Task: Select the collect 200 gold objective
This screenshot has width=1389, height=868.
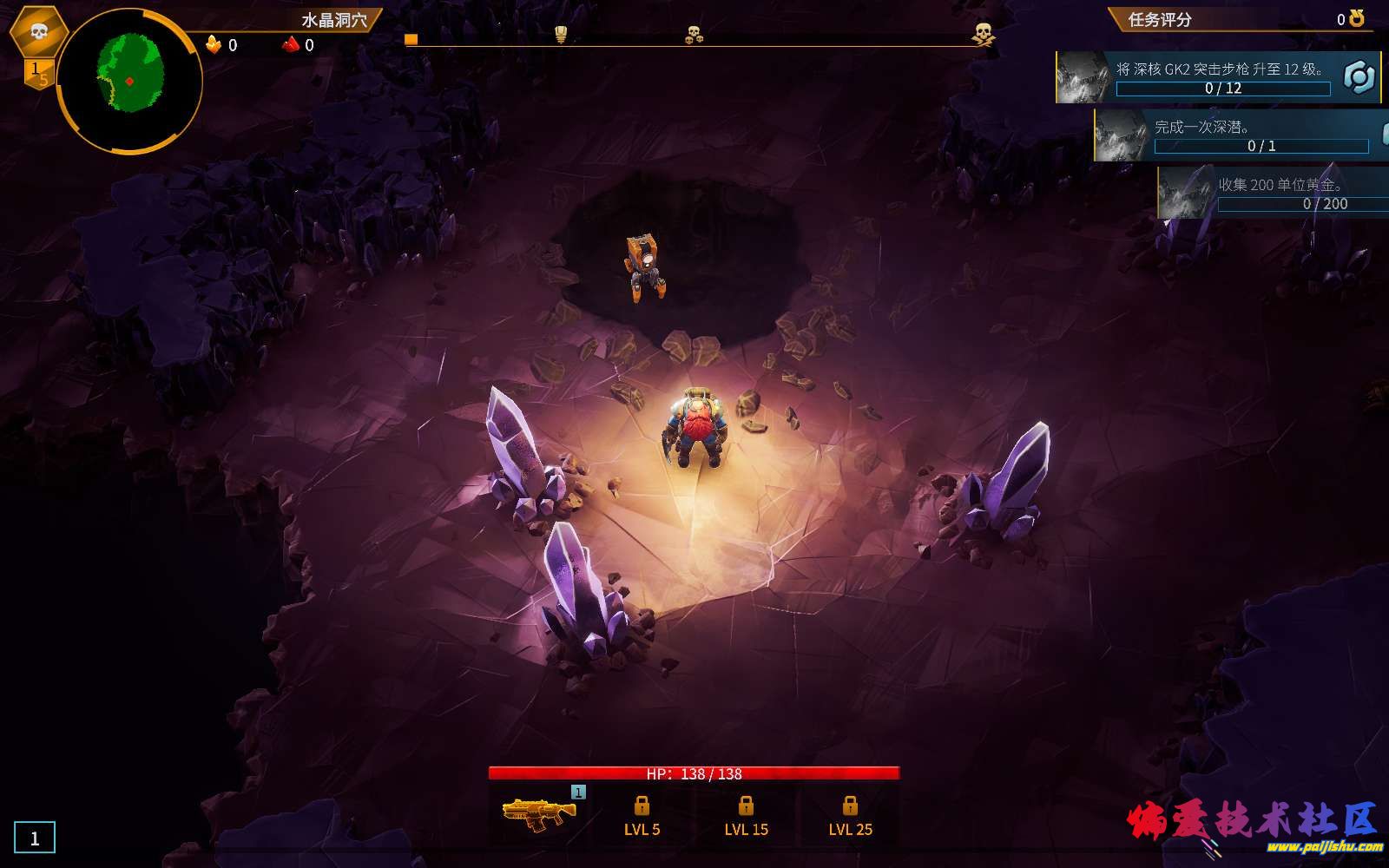Action: 1276,193
